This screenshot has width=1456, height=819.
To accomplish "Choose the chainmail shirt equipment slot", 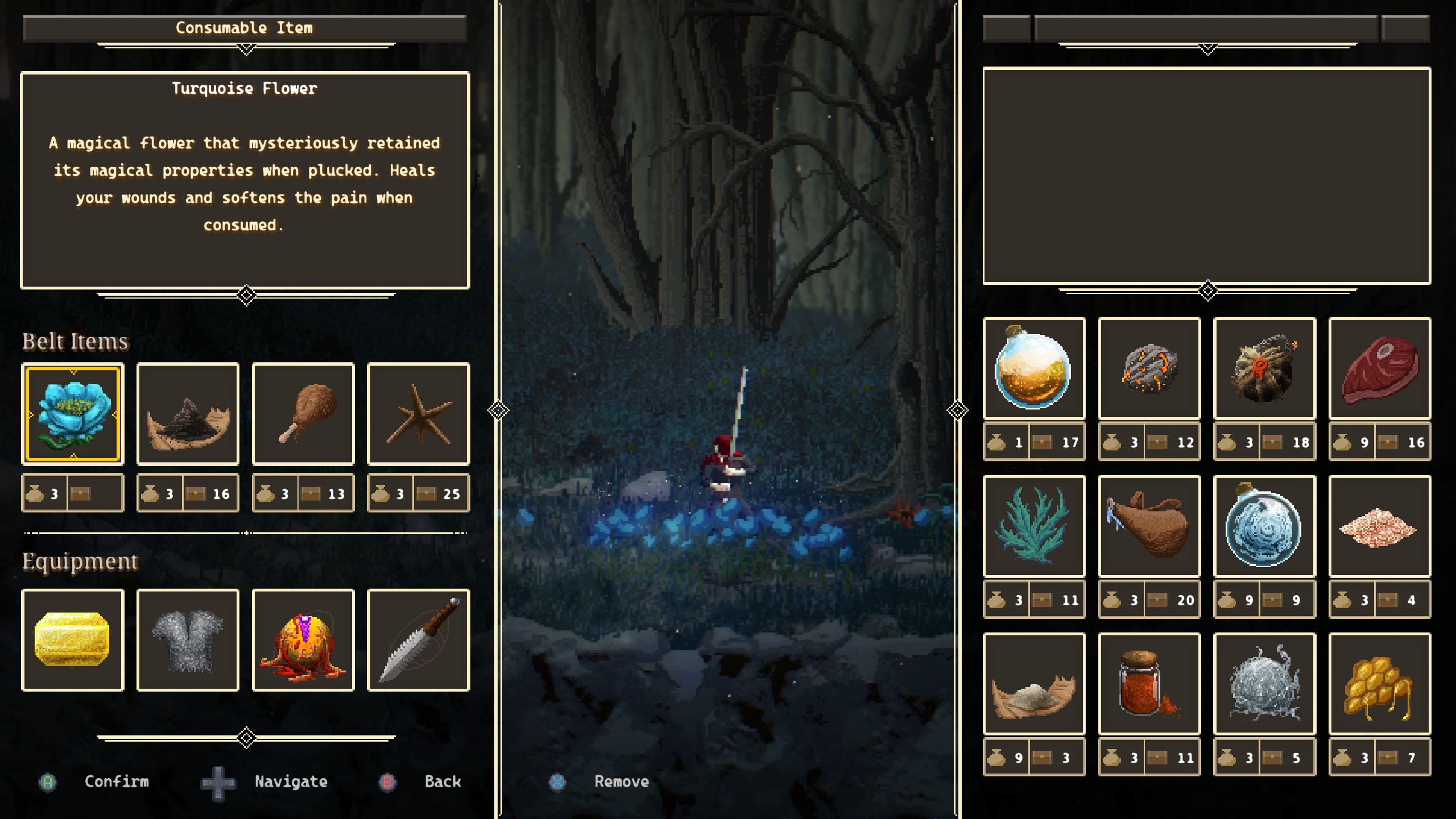I will tap(188, 640).
